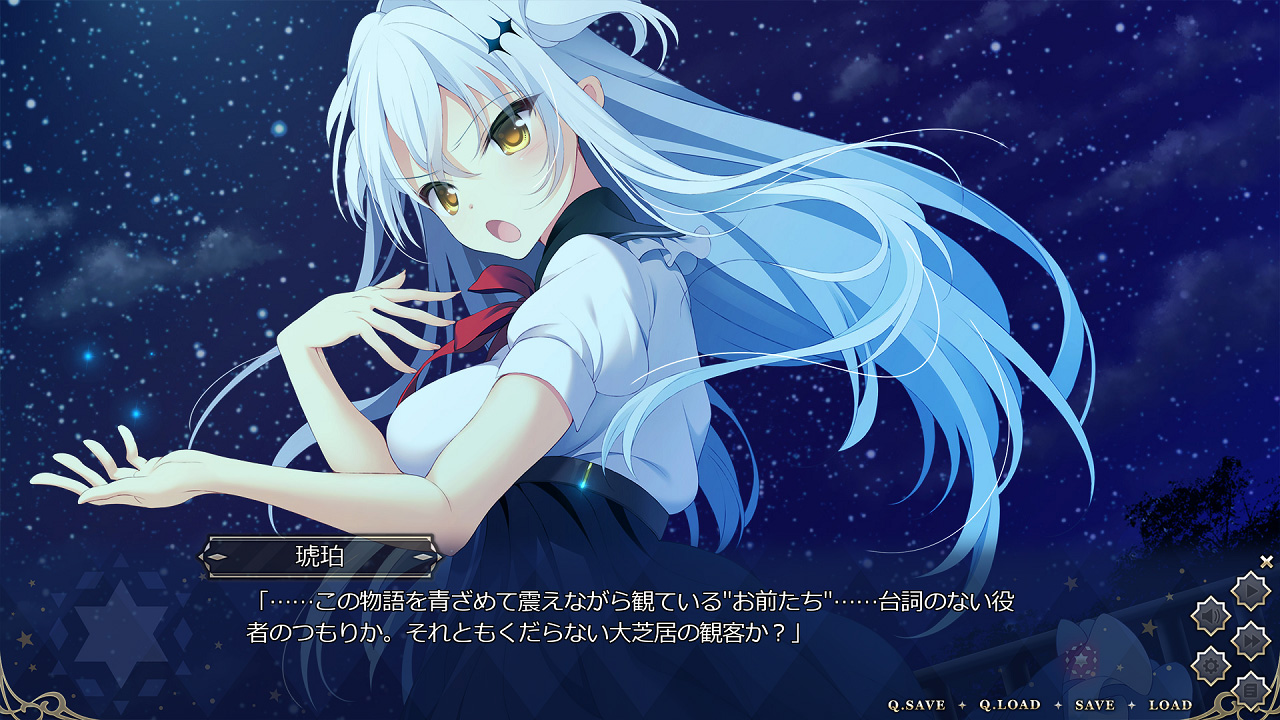Start auto-play with the play arrow icon
Image resolution: width=1280 pixels, height=720 pixels.
(x=1250, y=590)
